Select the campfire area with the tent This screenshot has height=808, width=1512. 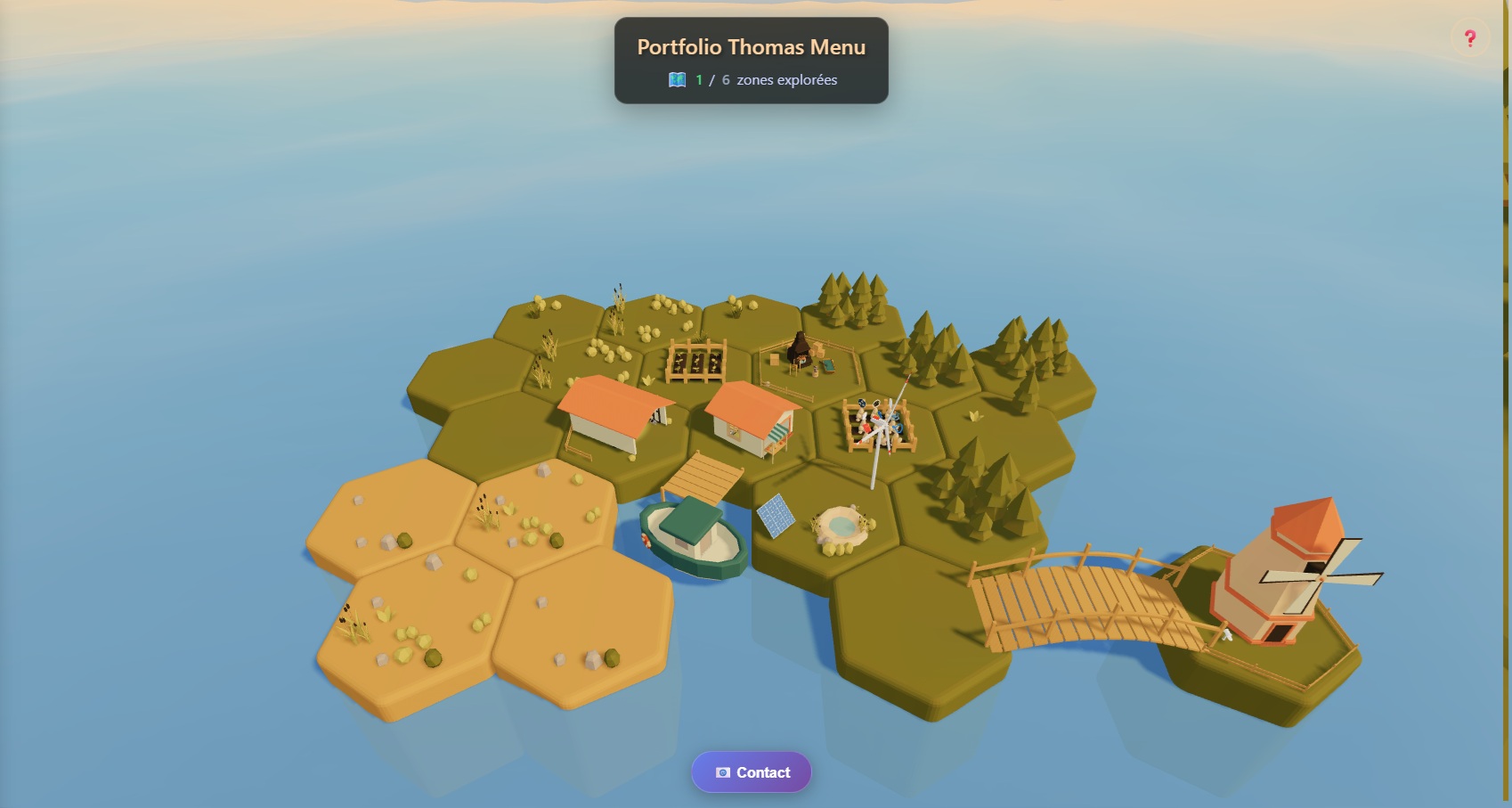(x=801, y=356)
